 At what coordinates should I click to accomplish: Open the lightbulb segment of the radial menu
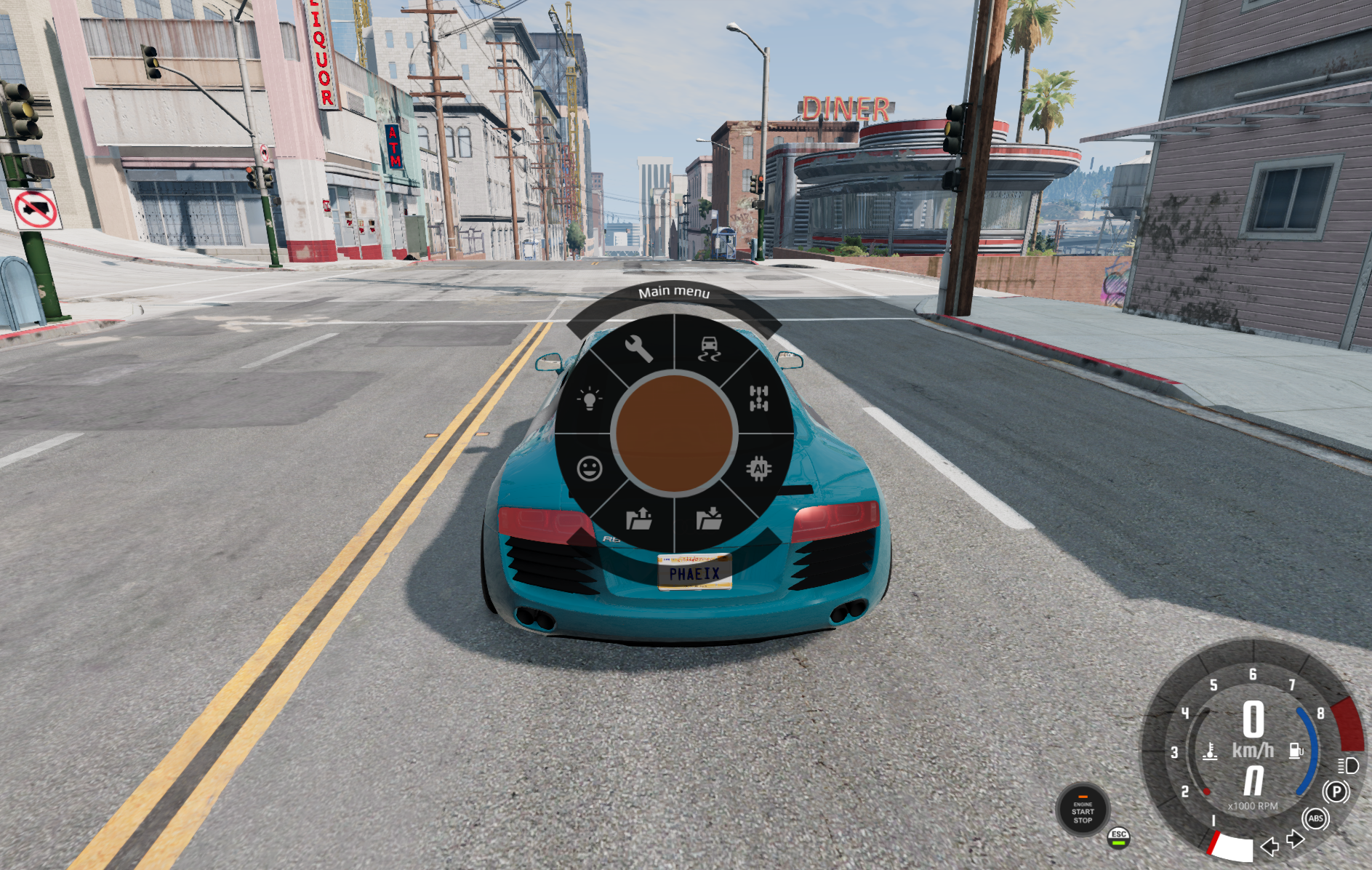tap(590, 398)
